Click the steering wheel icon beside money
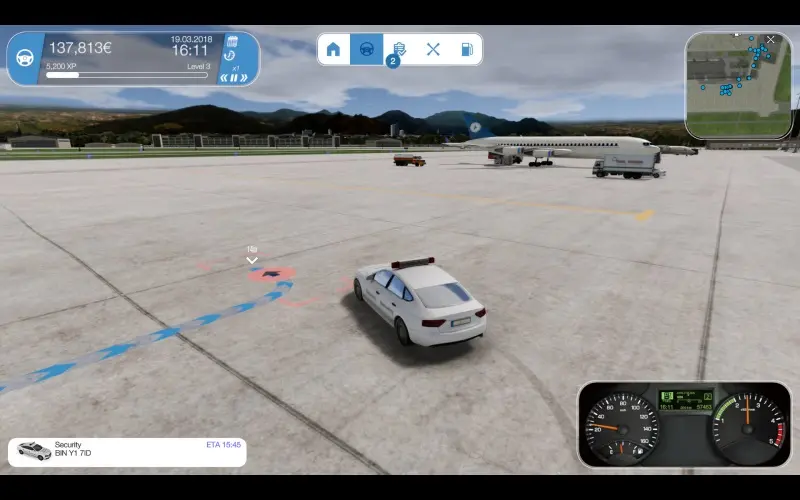Screen dimensions: 800x500 pyautogui.click(x=24, y=58)
